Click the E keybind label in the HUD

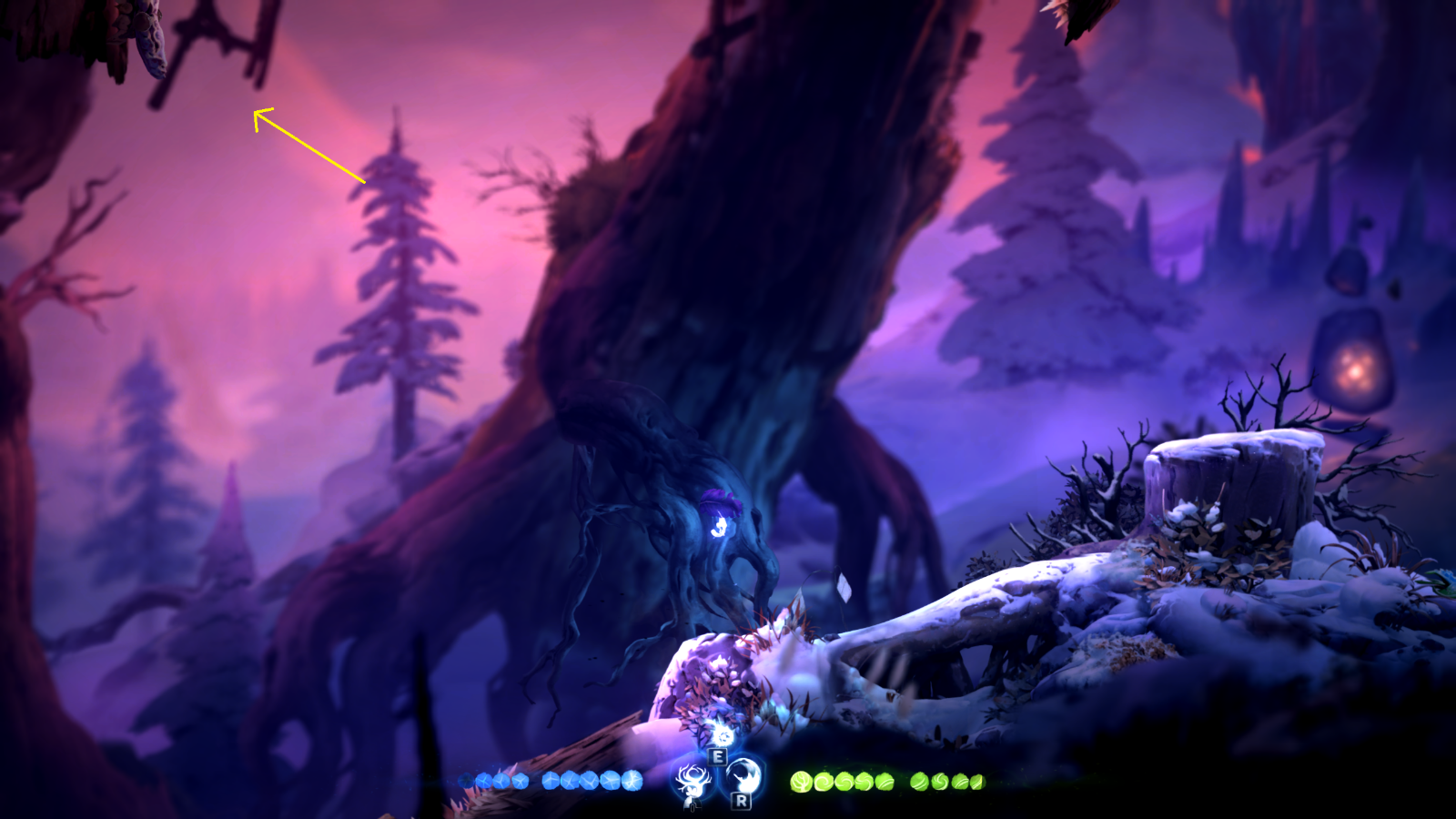point(717,756)
